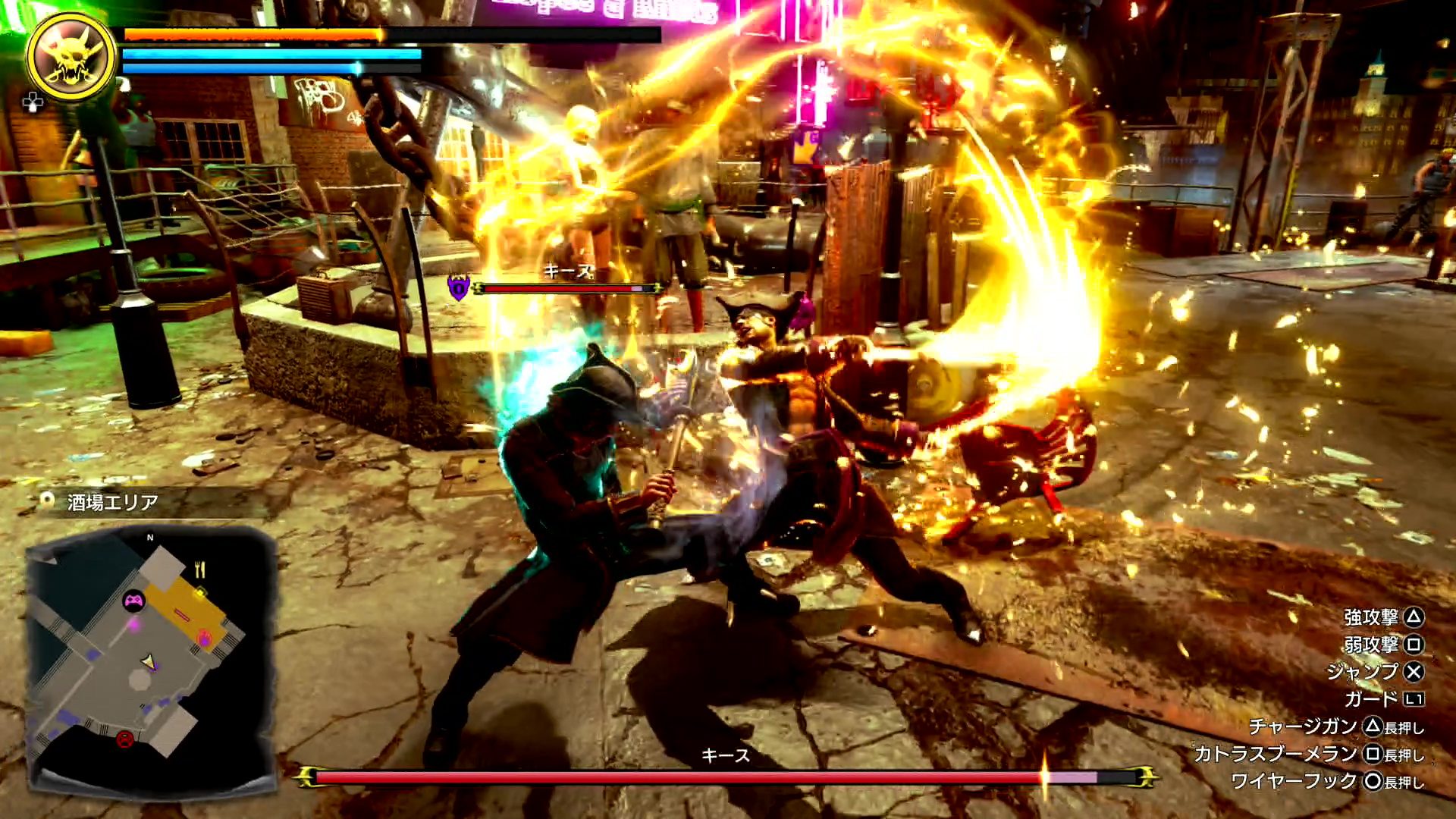
Task: Click the 酒場エリア location label
Action: 112,502
